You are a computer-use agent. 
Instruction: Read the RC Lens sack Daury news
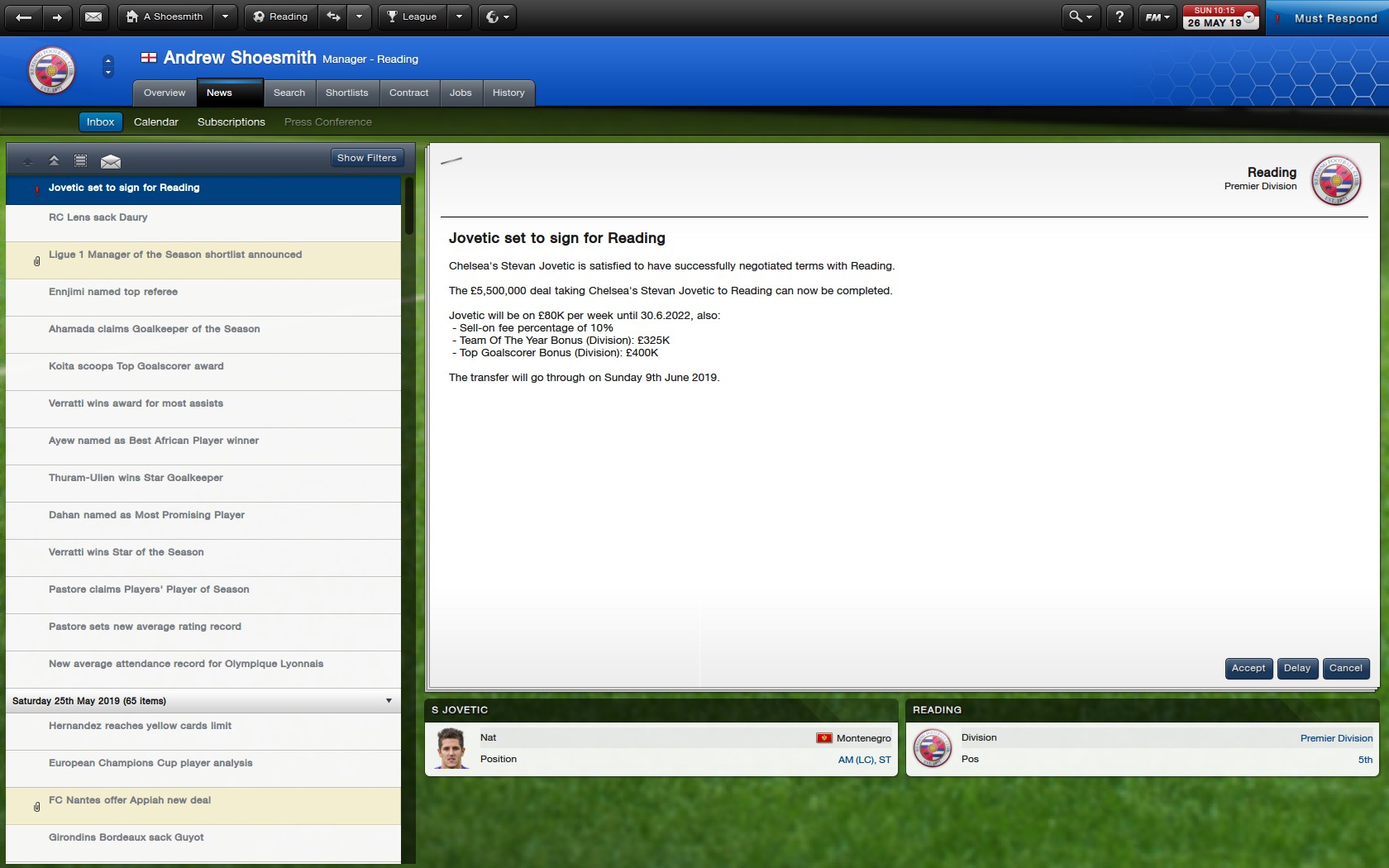coord(98,217)
